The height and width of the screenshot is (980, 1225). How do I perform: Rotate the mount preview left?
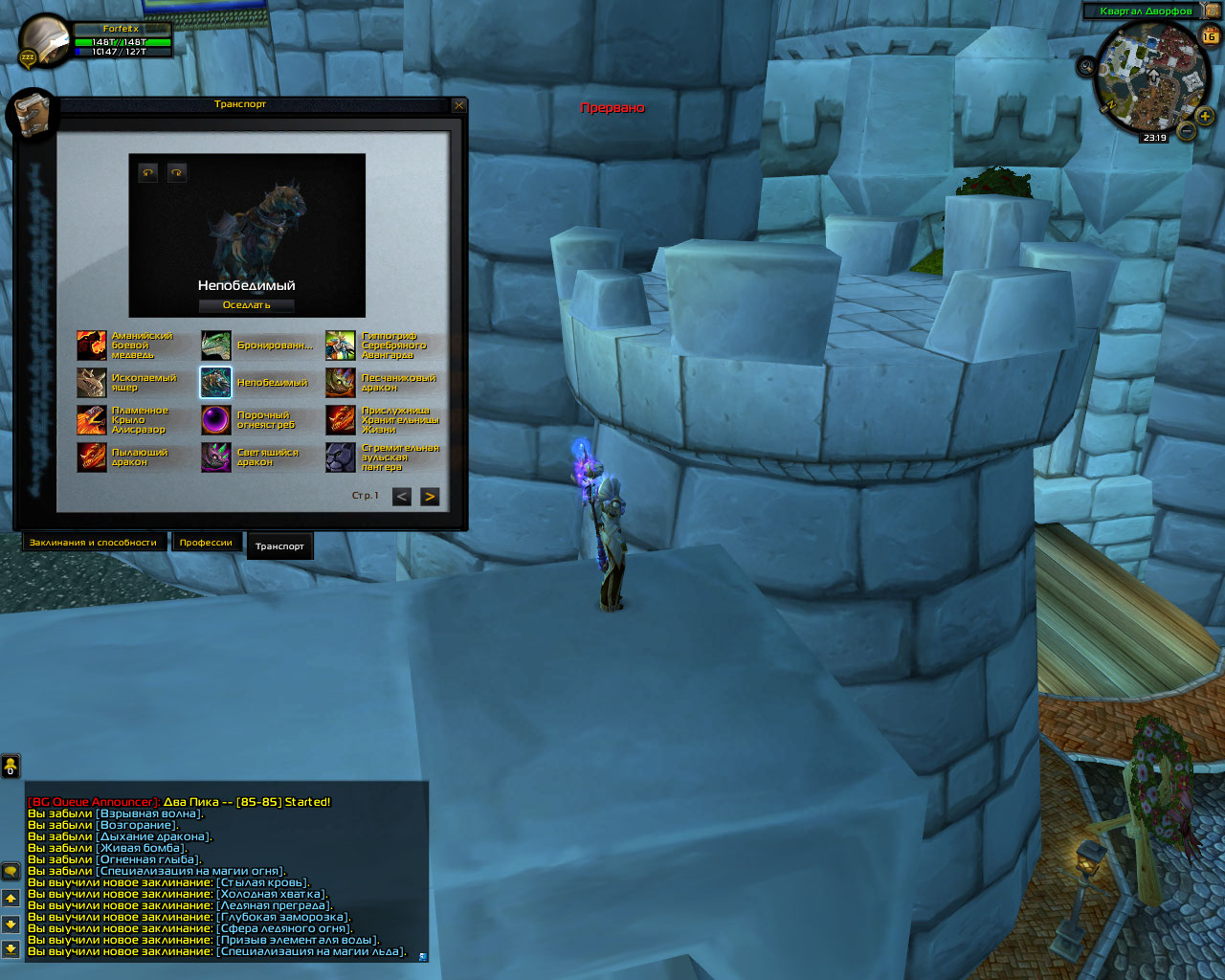(x=148, y=173)
